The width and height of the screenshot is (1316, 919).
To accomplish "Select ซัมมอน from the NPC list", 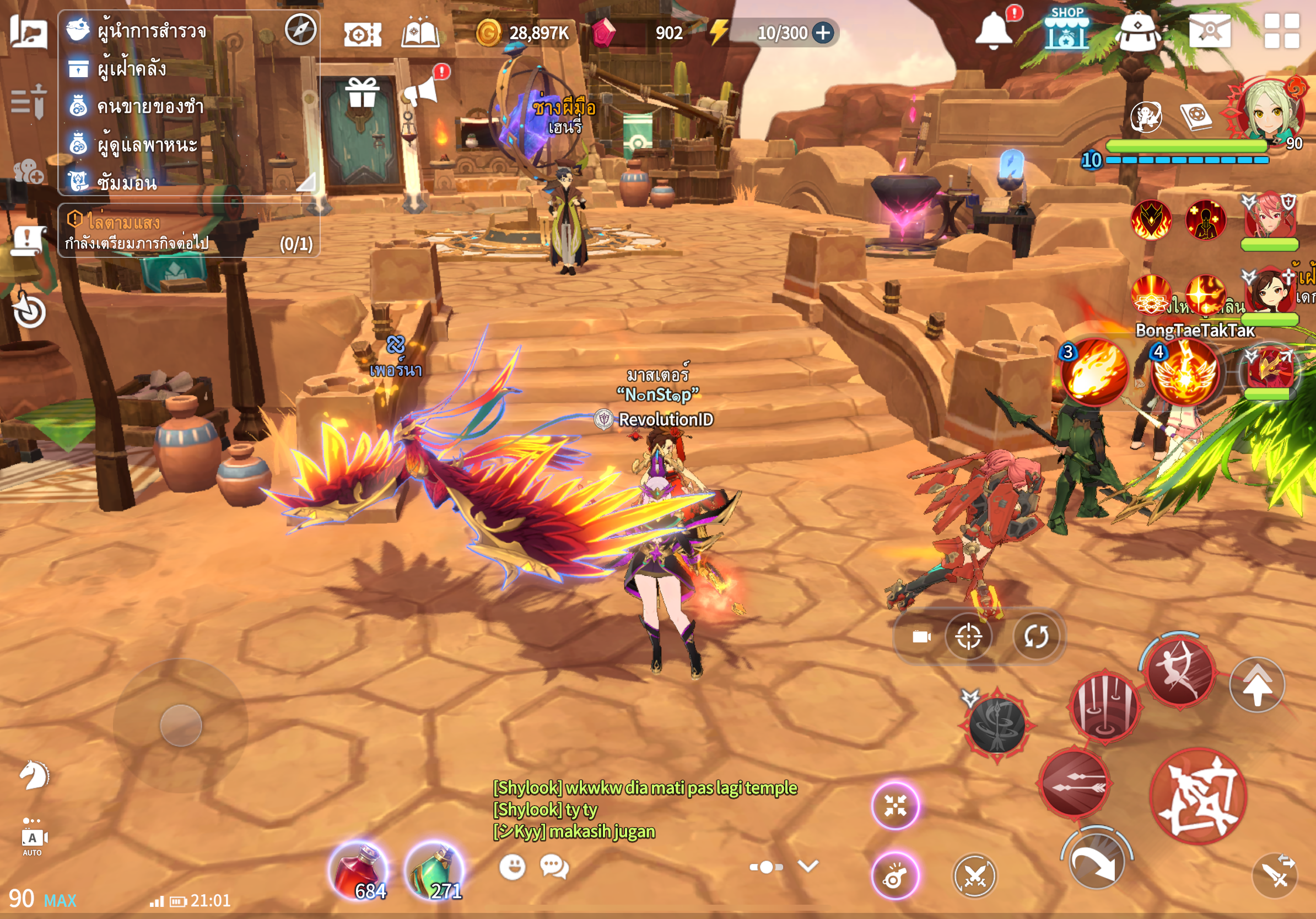I will [126, 183].
